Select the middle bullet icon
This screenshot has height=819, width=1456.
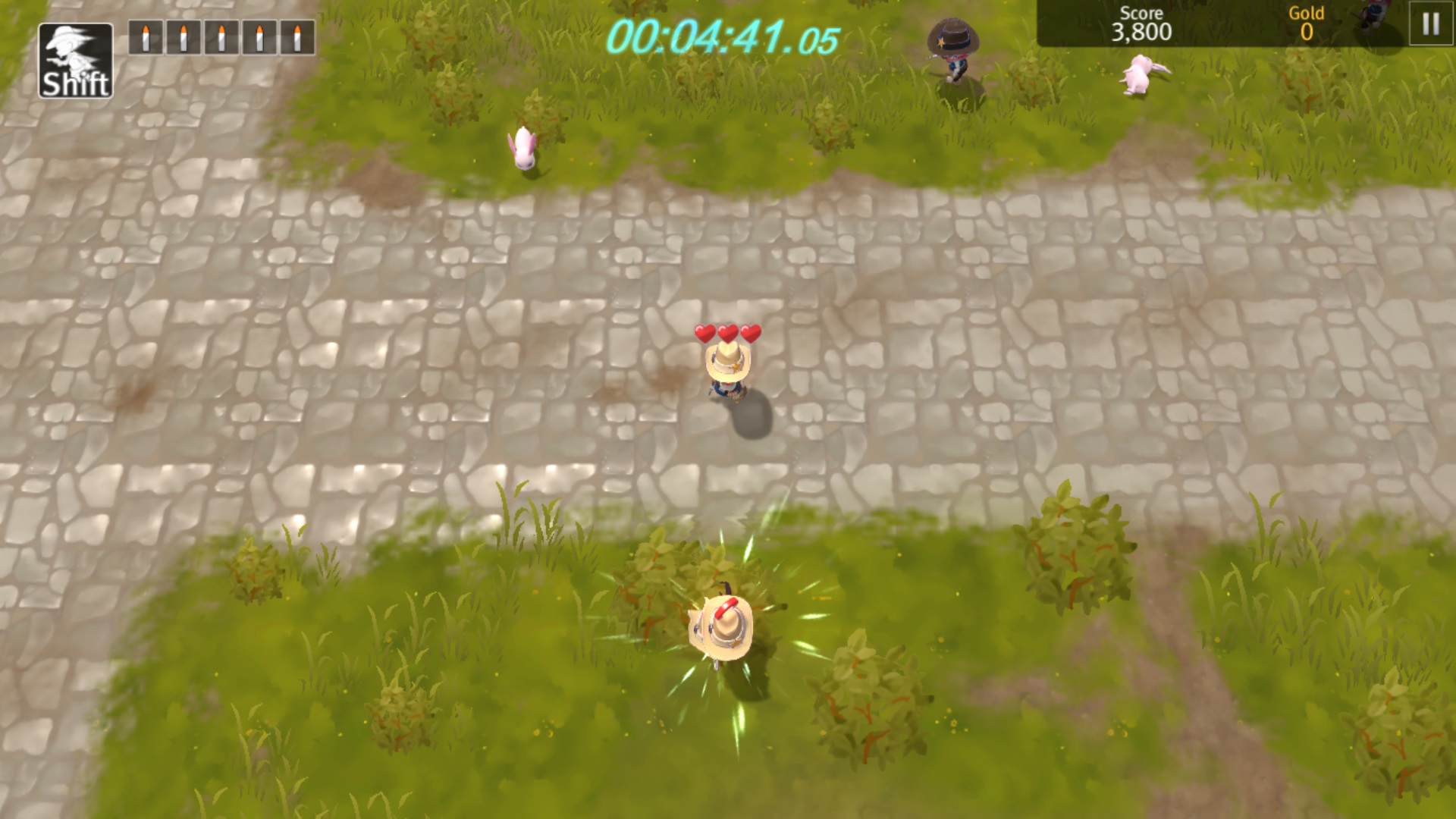(x=221, y=36)
